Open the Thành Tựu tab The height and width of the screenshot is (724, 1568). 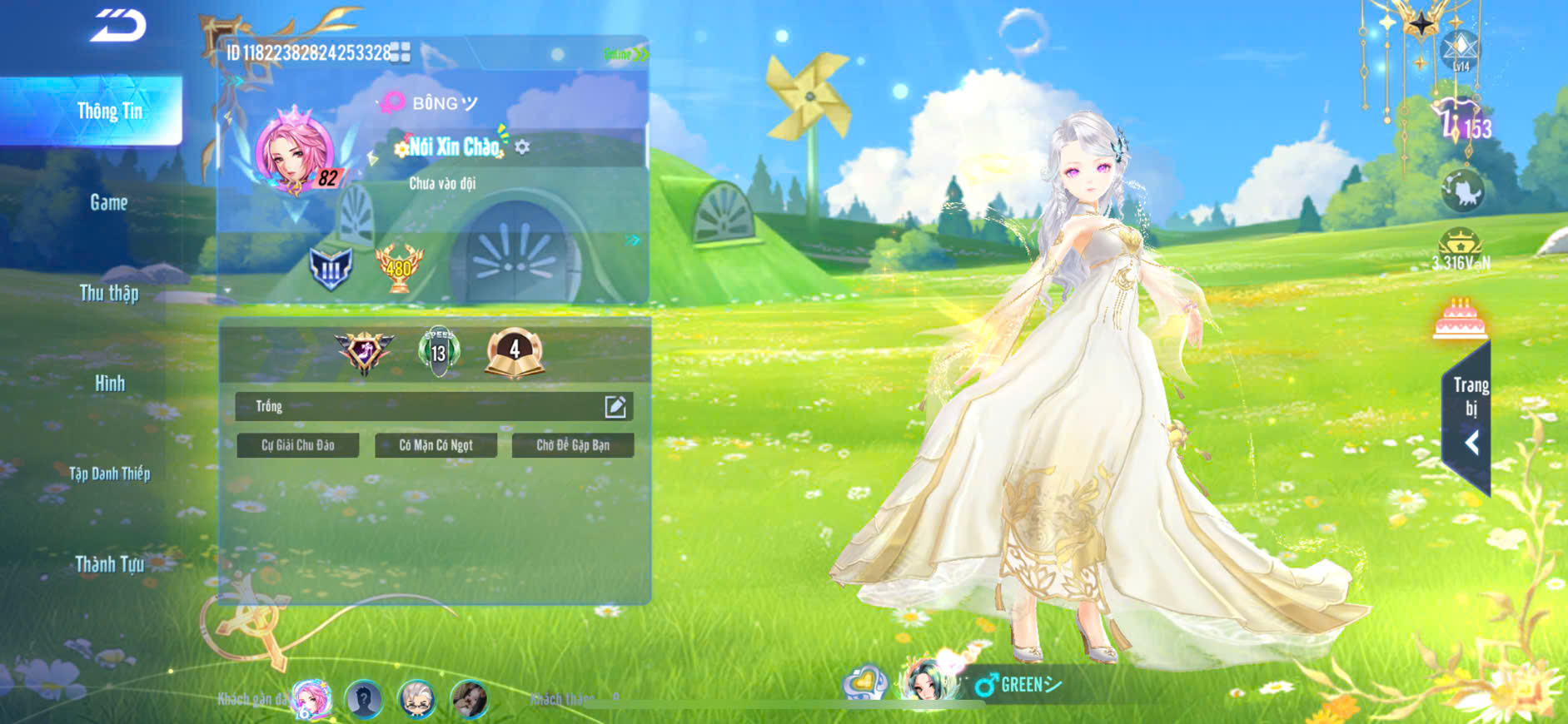coord(109,564)
